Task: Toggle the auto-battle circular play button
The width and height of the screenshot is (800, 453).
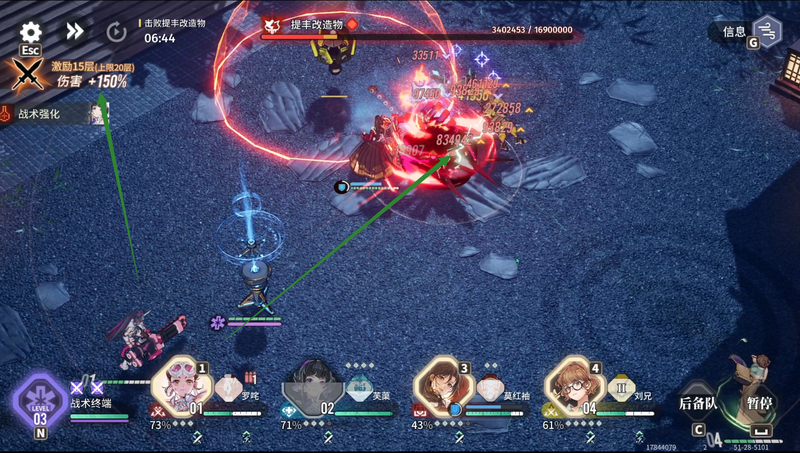Action: [x=116, y=31]
